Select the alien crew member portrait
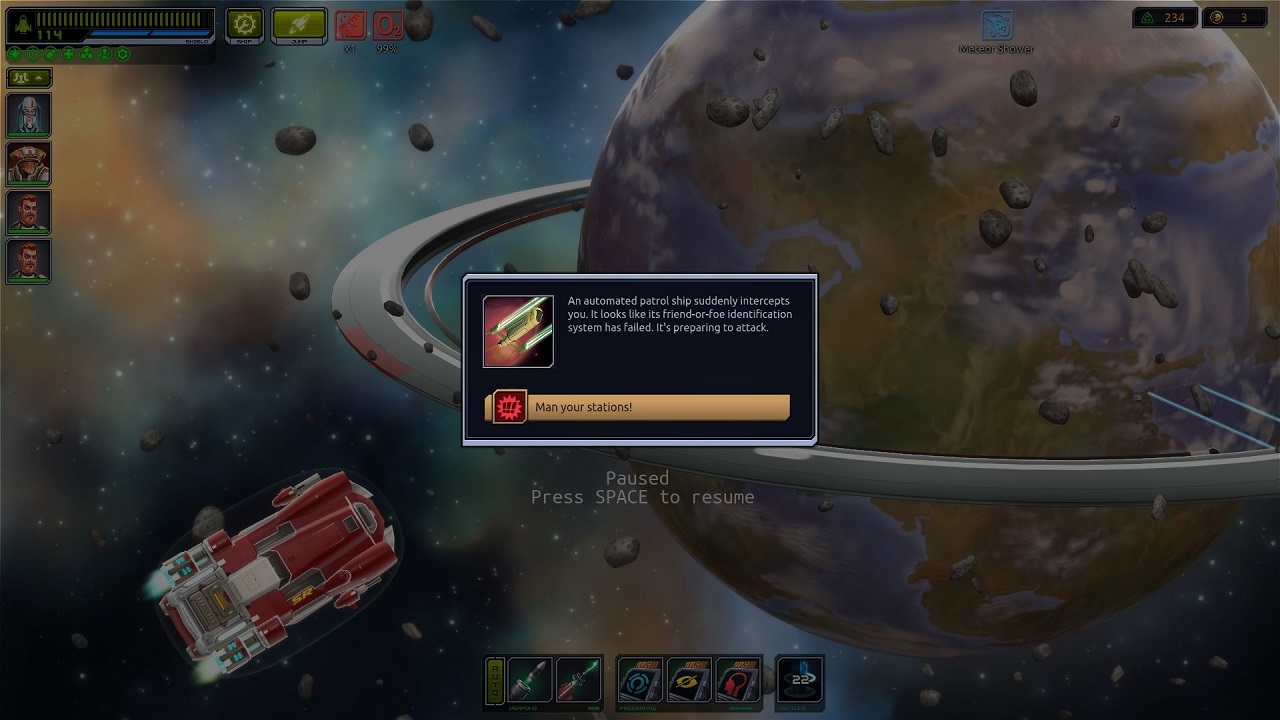 pos(29,164)
